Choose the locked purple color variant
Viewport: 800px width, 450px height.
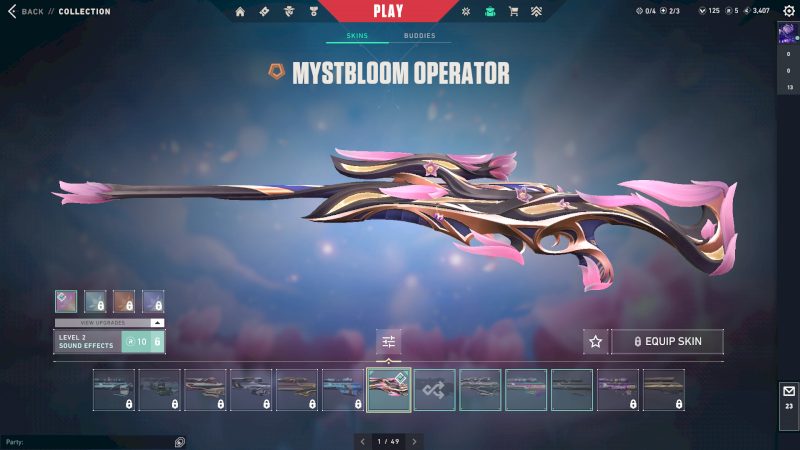coord(153,301)
